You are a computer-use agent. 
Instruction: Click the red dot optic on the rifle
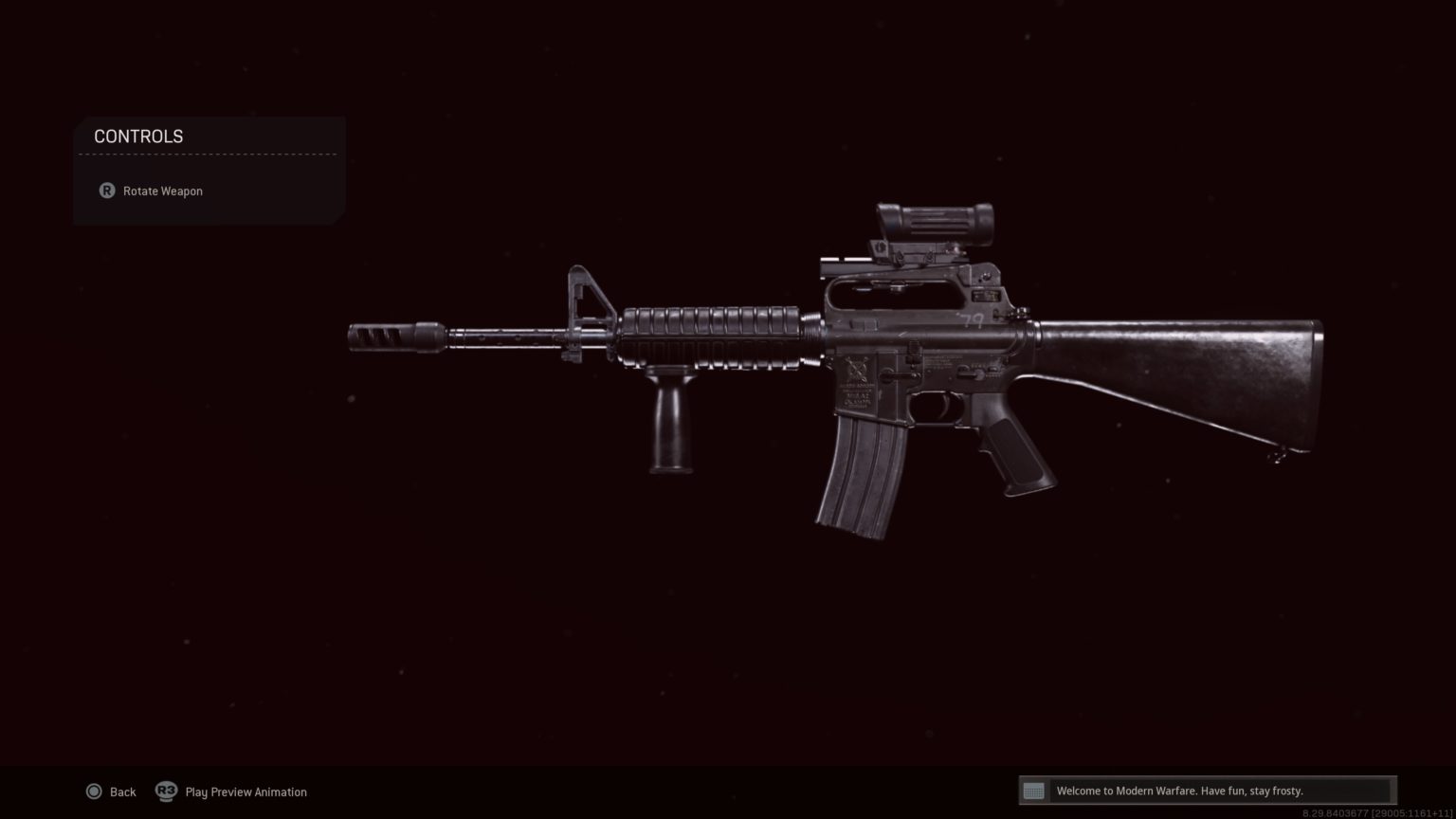point(933,220)
